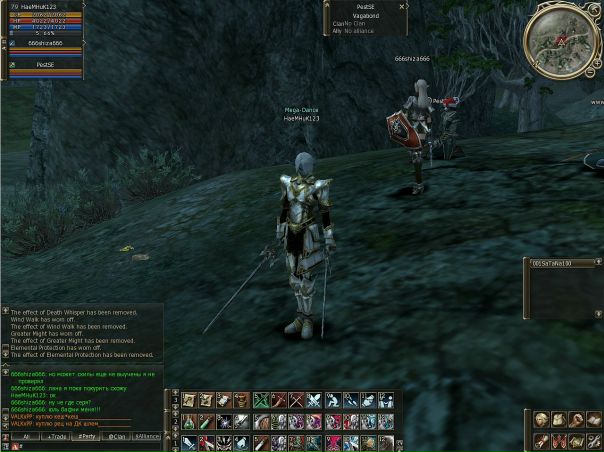The height and width of the screenshot is (452, 604).
Task: Close the PestSE target window
Action: coord(402,6)
